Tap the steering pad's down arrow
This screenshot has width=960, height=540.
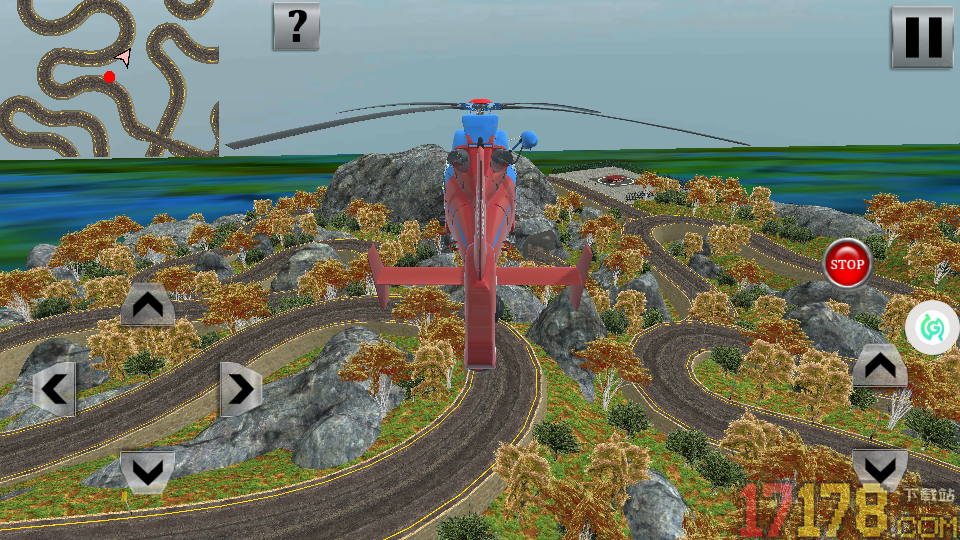[x=148, y=471]
